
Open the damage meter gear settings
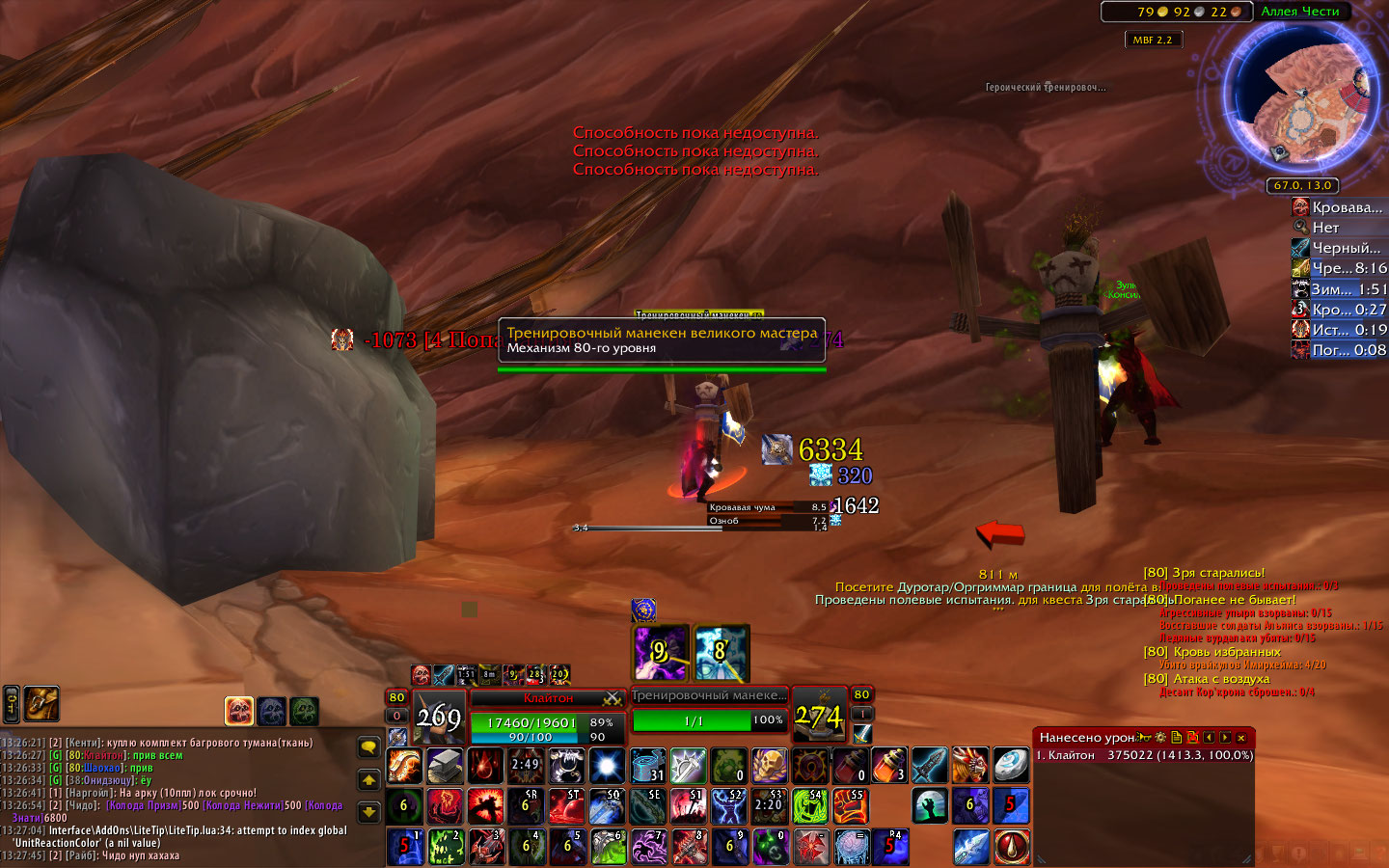pyautogui.click(x=1160, y=738)
